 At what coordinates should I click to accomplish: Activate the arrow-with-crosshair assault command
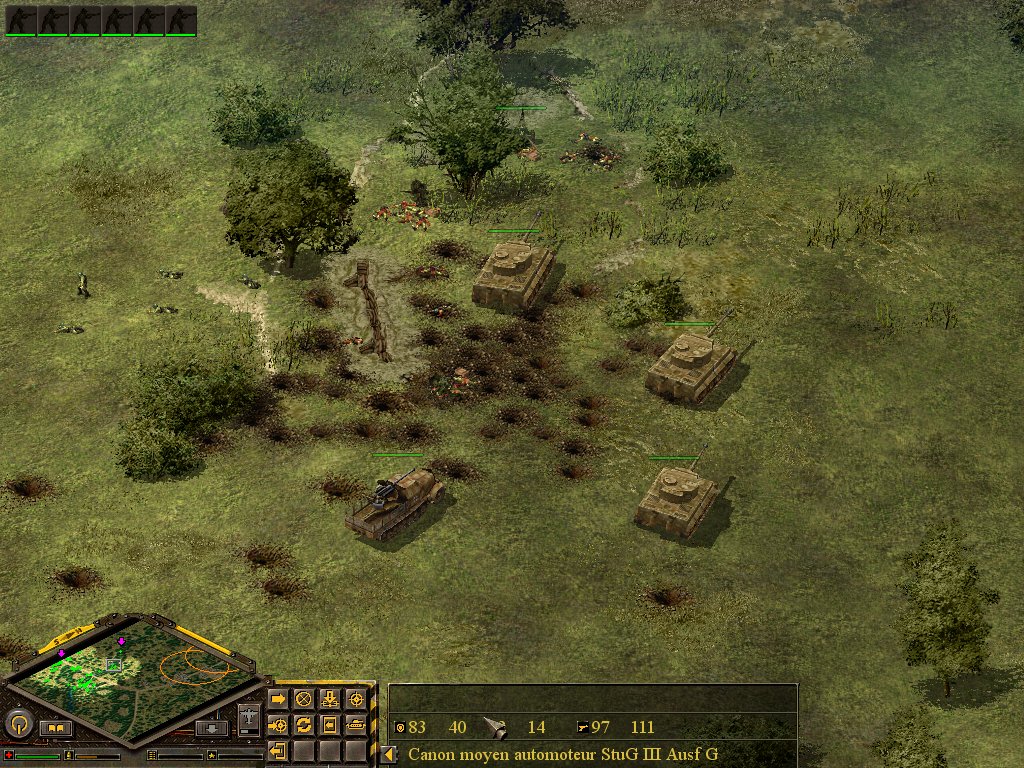tap(278, 724)
